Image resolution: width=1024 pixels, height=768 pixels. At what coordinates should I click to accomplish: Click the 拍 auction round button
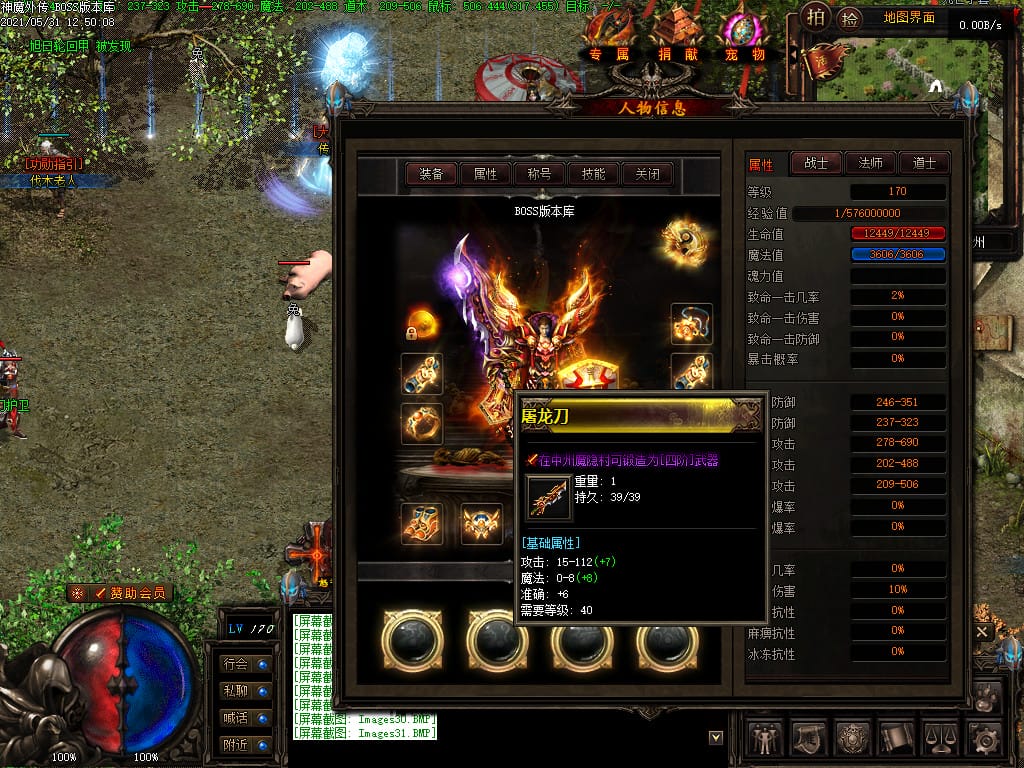817,18
